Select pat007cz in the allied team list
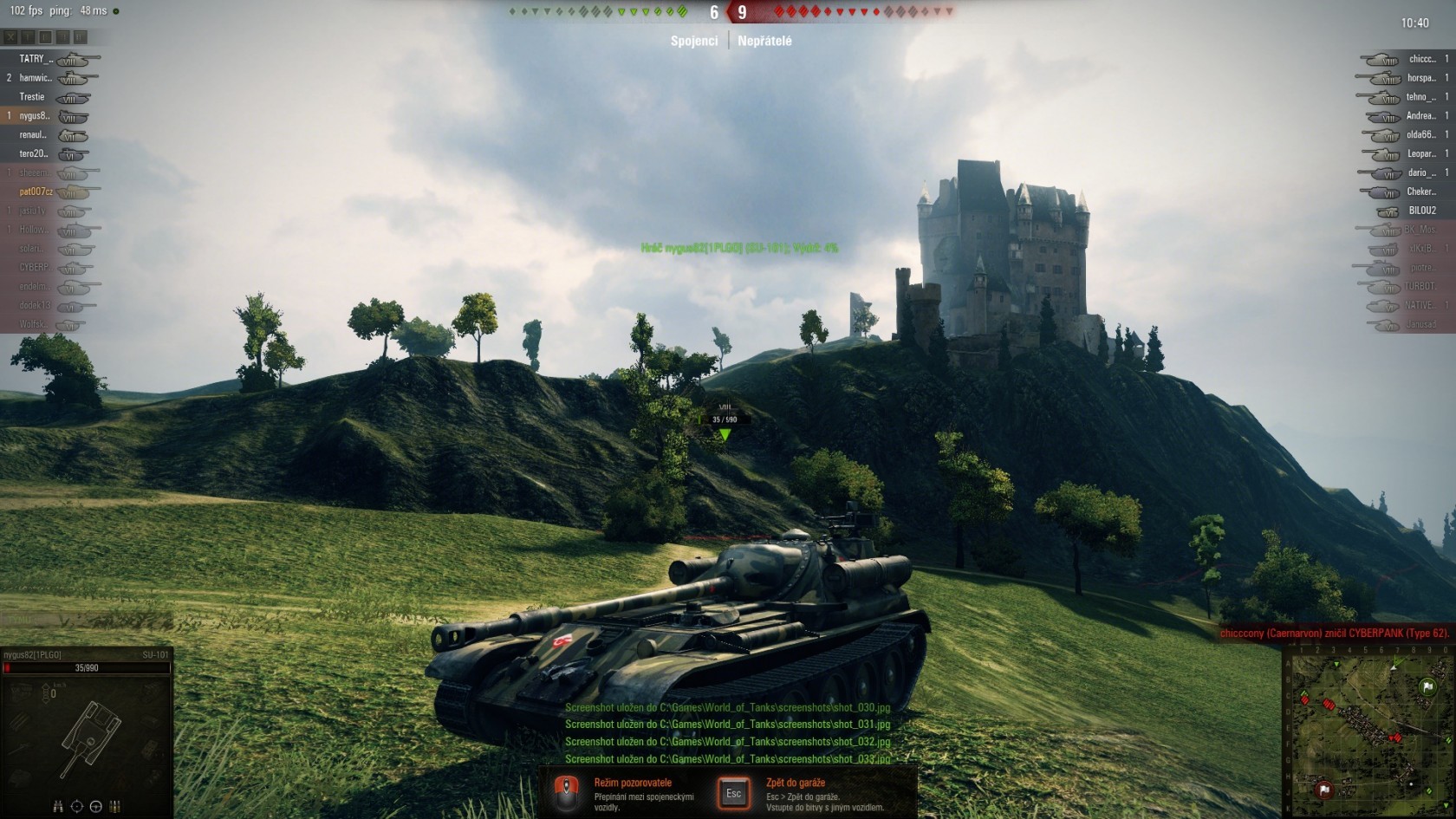This screenshot has height=819, width=1456. pos(36,192)
